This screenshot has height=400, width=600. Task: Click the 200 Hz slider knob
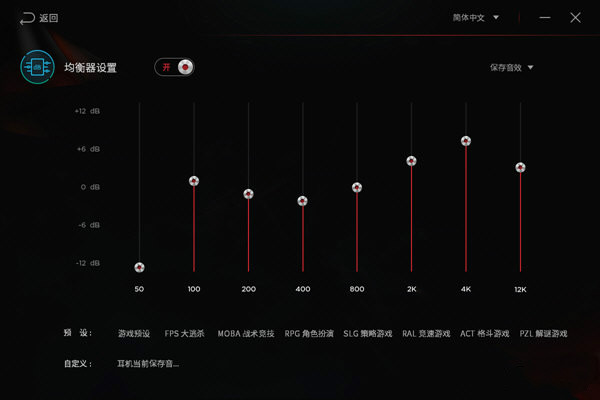(248, 194)
